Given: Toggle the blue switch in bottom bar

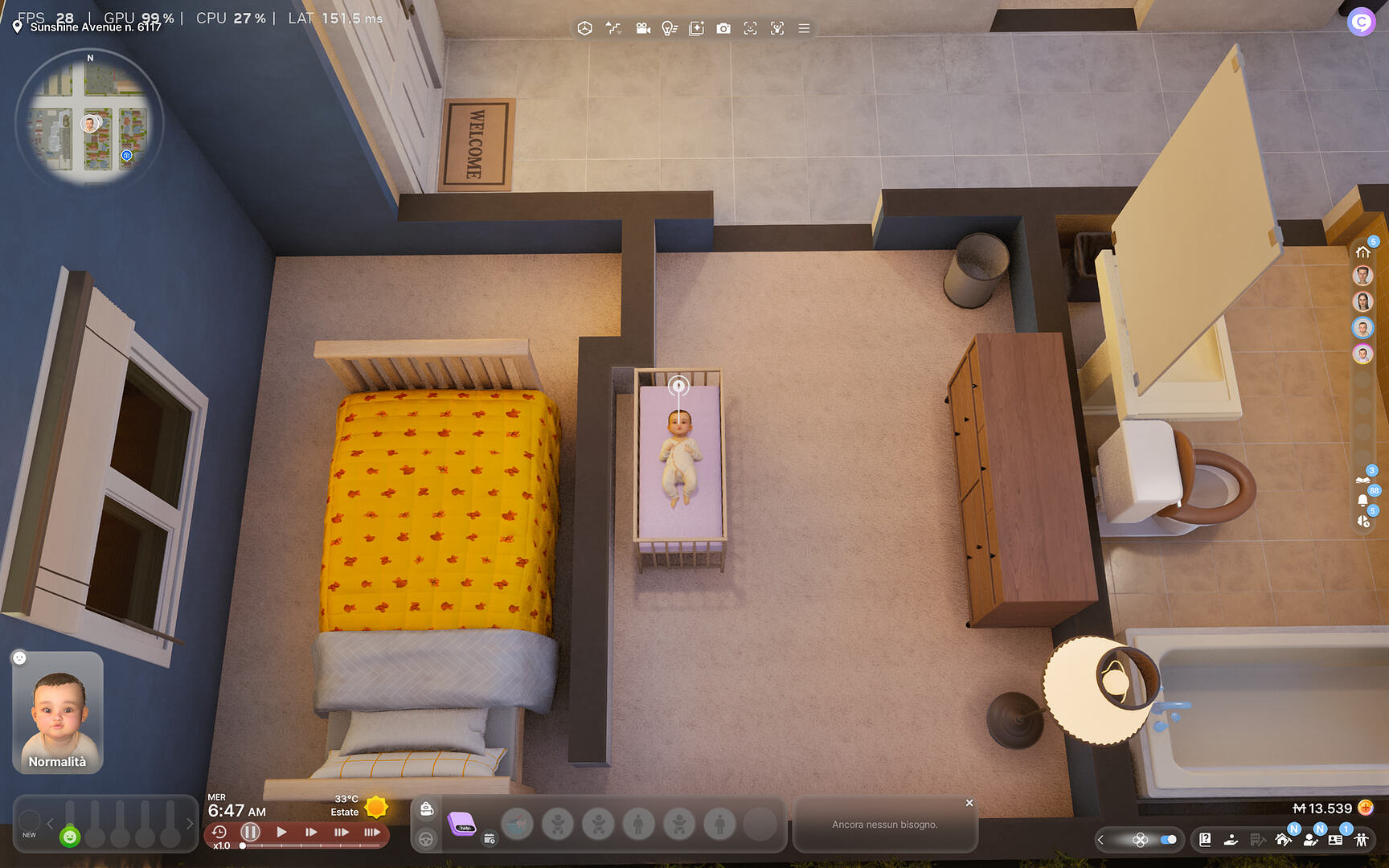Looking at the screenshot, I should [1169, 839].
